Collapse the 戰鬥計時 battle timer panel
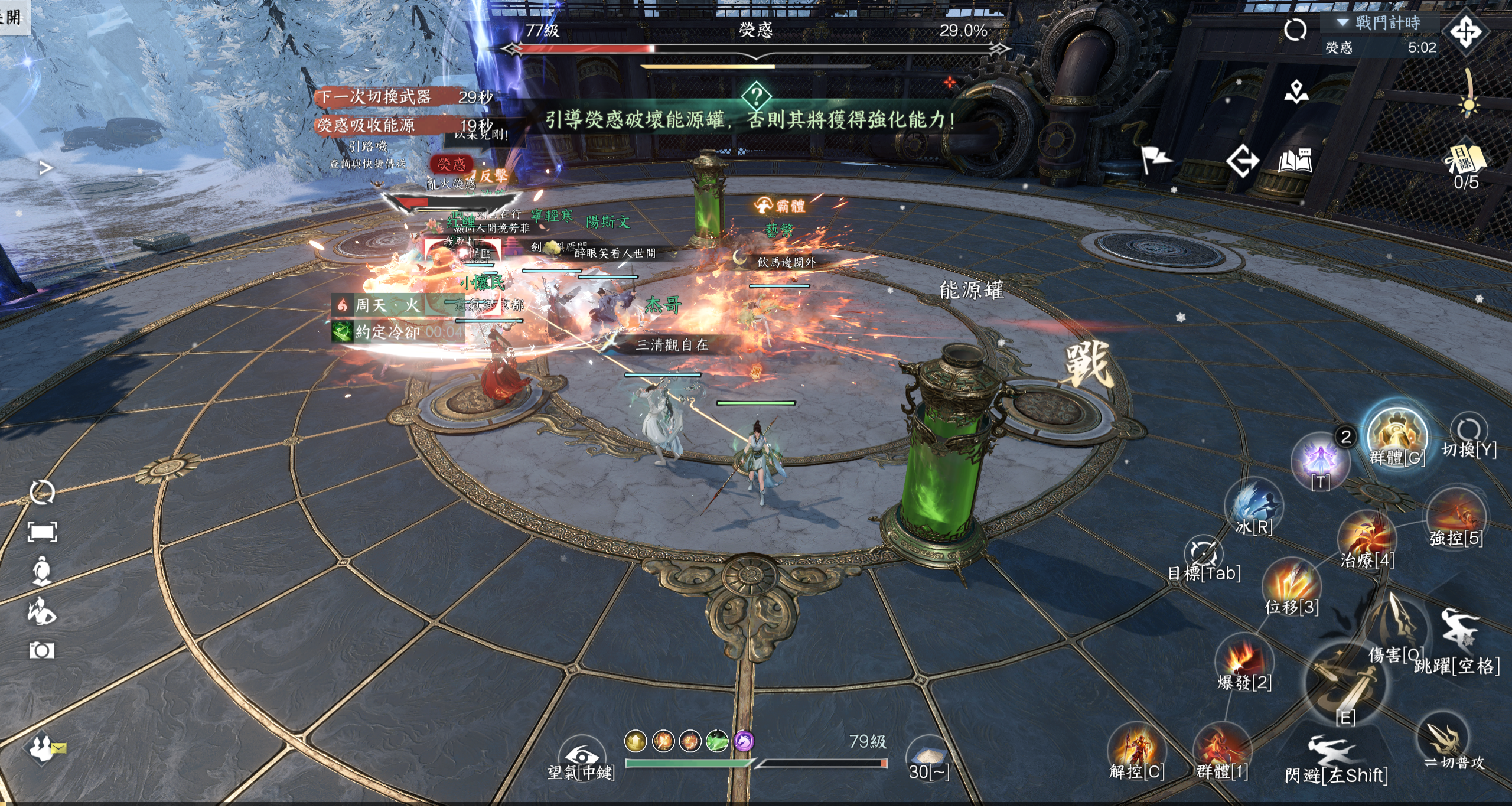The width and height of the screenshot is (1512, 808). pos(1343,22)
